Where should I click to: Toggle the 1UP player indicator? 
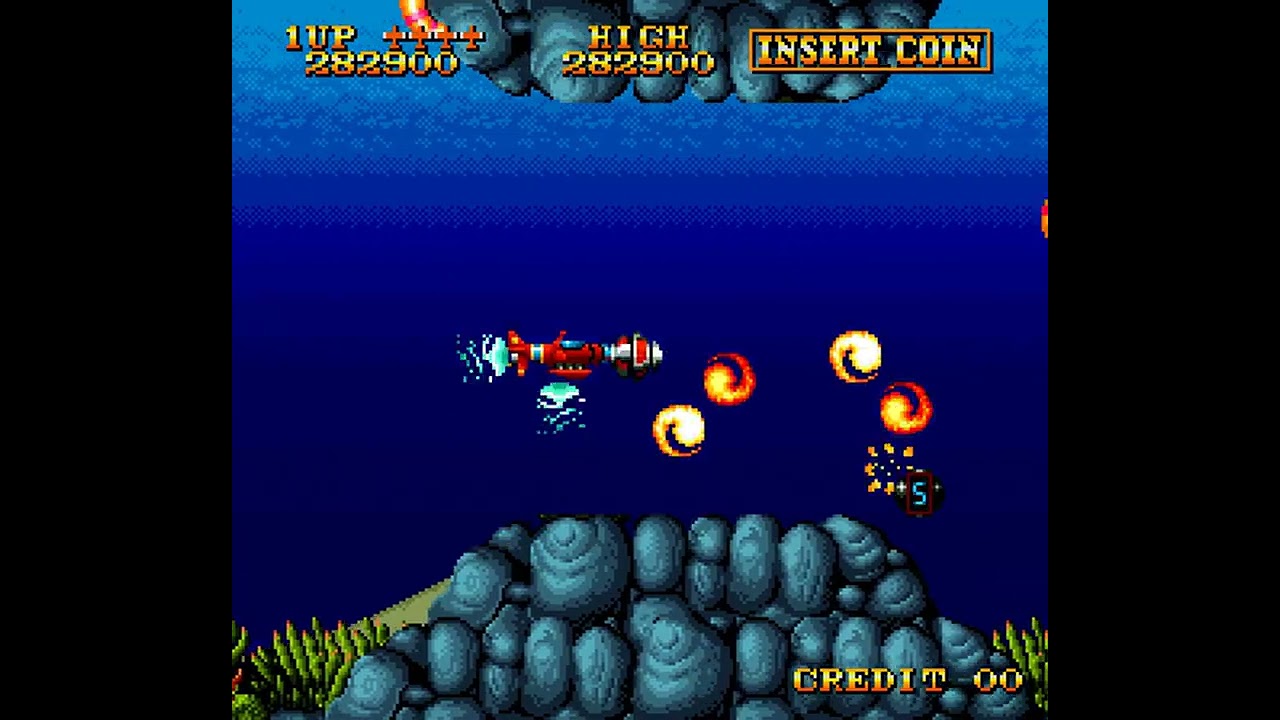[318, 37]
